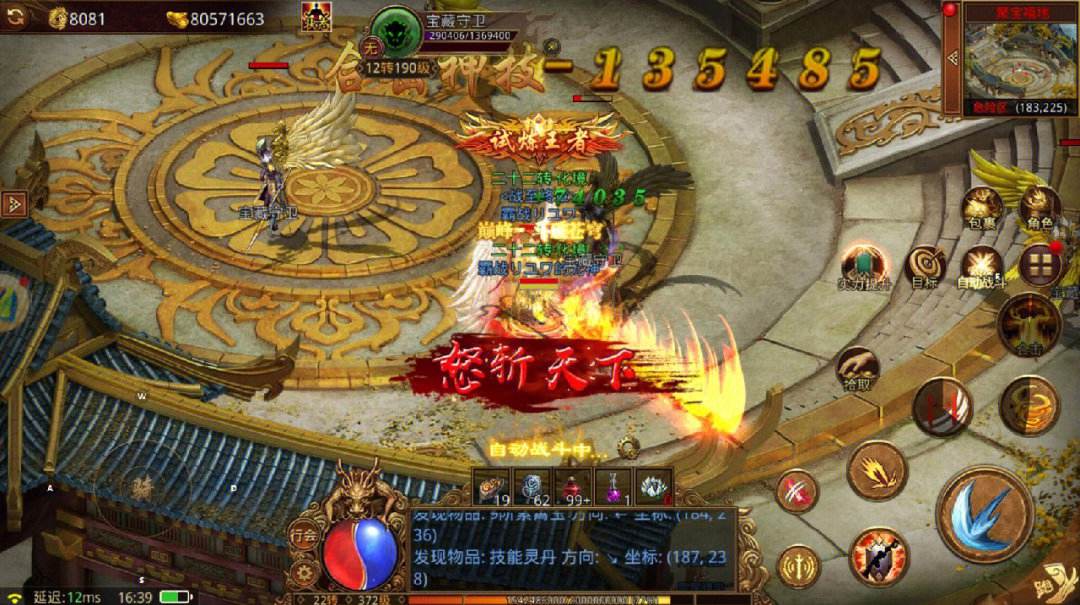Activate the golden whirlwind skill
Image resolution: width=1080 pixels, height=605 pixels.
1029,405
